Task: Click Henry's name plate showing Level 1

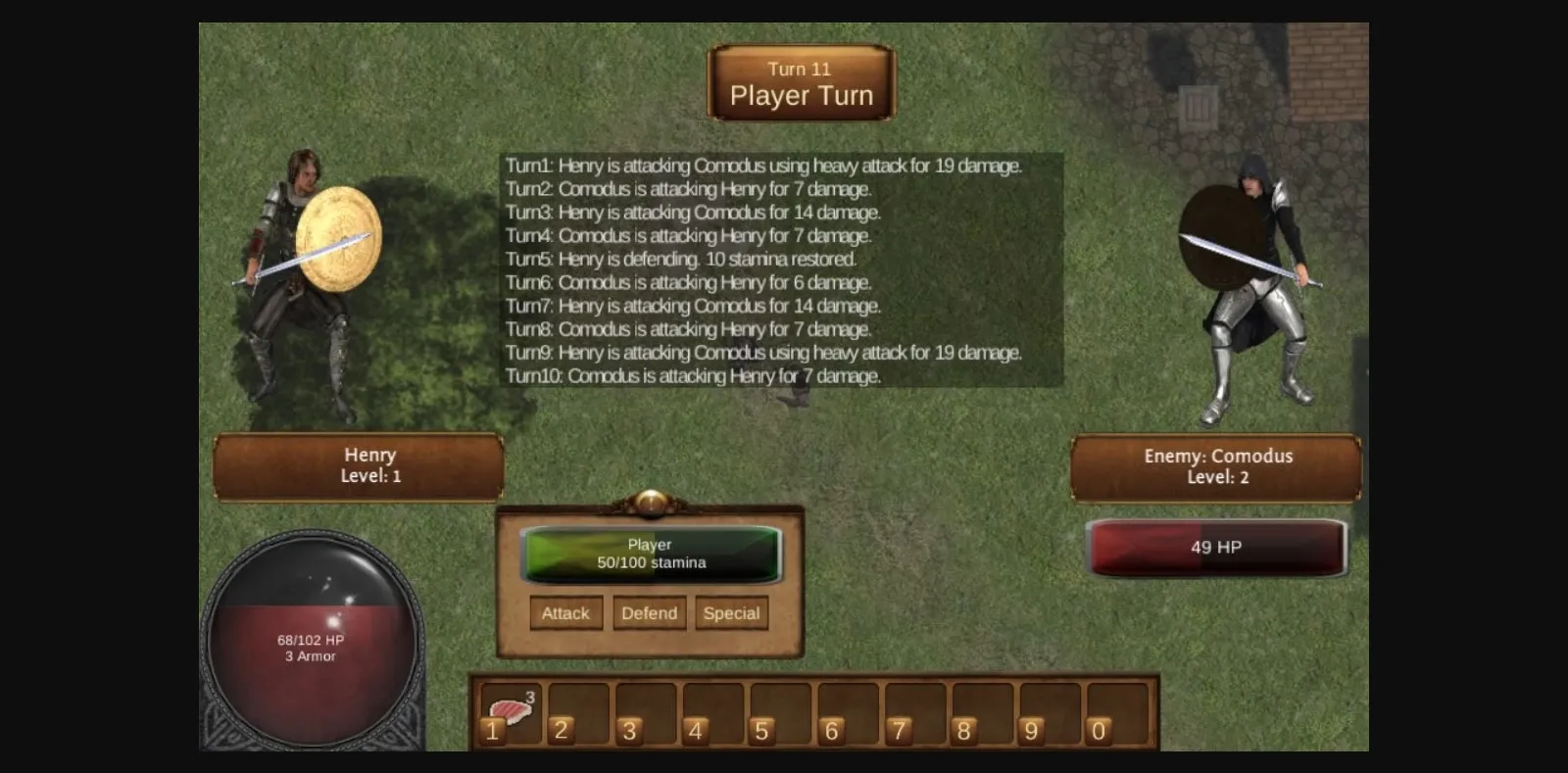Action: 358,465
